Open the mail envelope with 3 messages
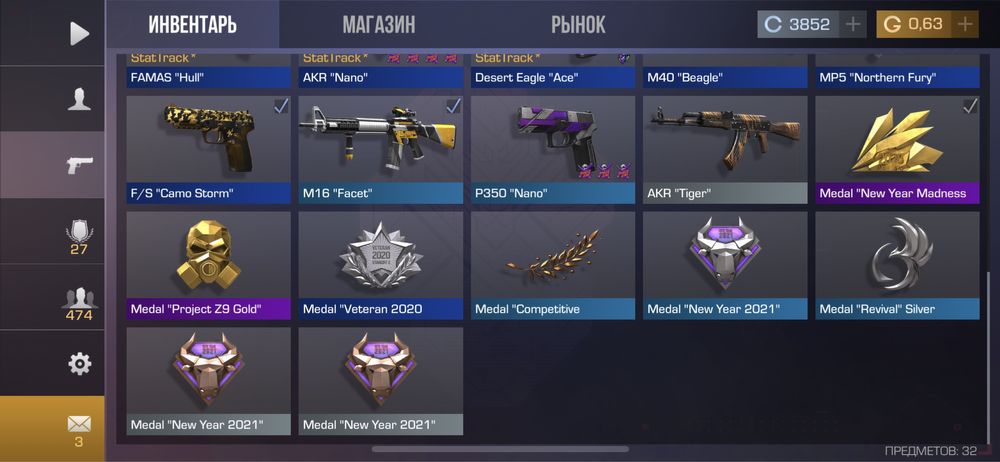The image size is (1000, 462). [x=79, y=427]
